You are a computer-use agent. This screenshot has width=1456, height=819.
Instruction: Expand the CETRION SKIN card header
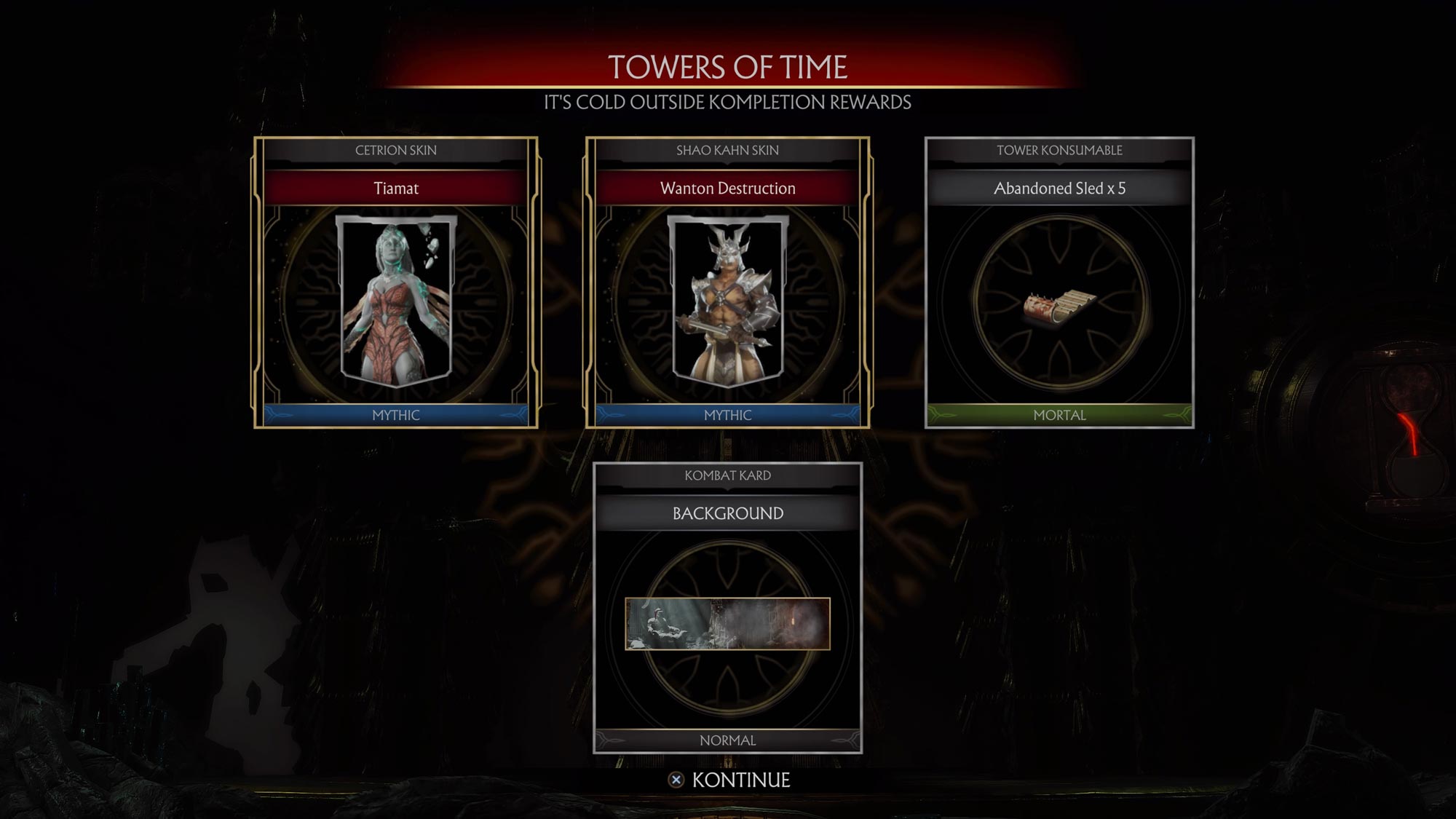coord(397,151)
